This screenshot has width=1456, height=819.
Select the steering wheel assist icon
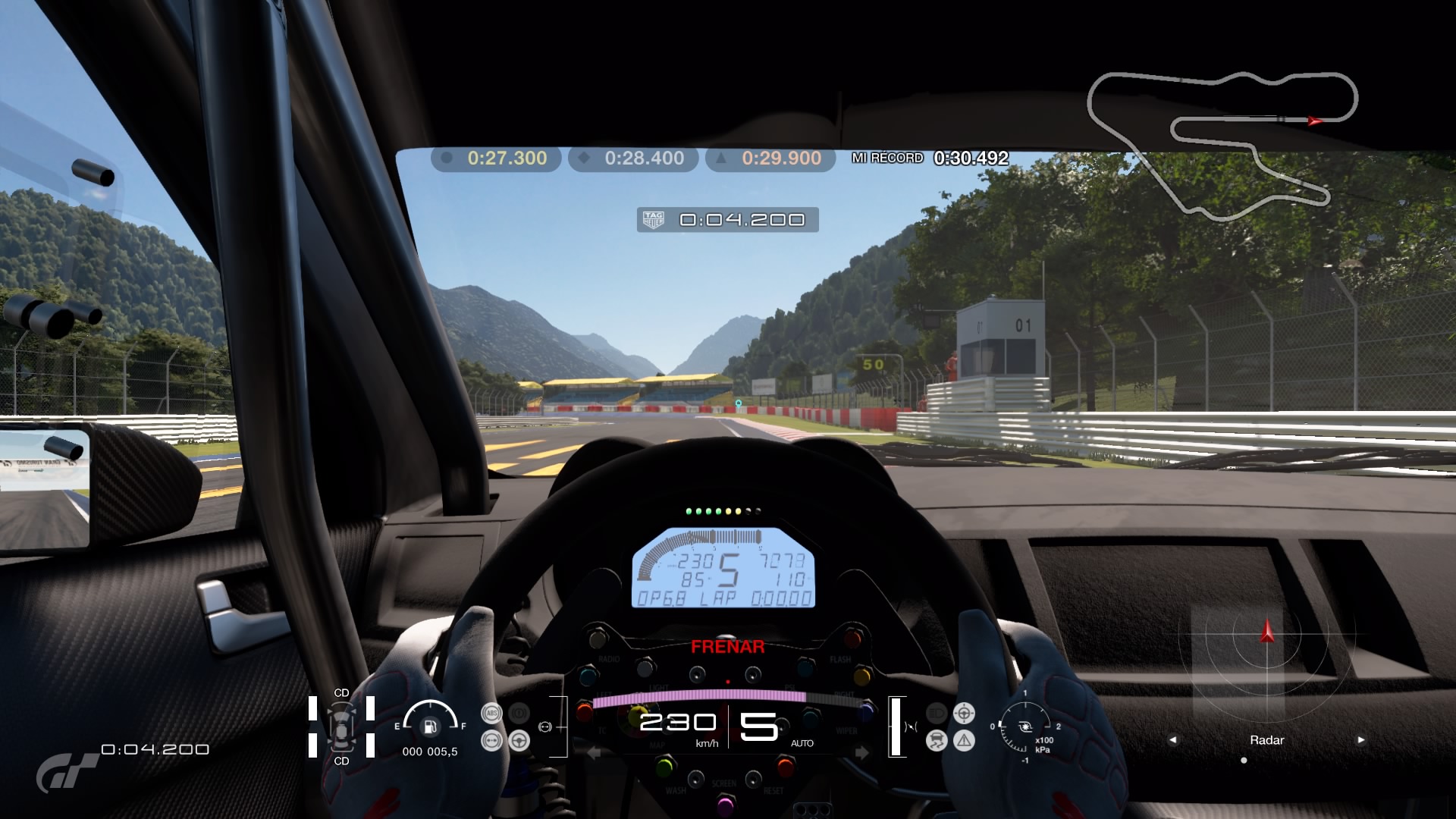(x=519, y=739)
